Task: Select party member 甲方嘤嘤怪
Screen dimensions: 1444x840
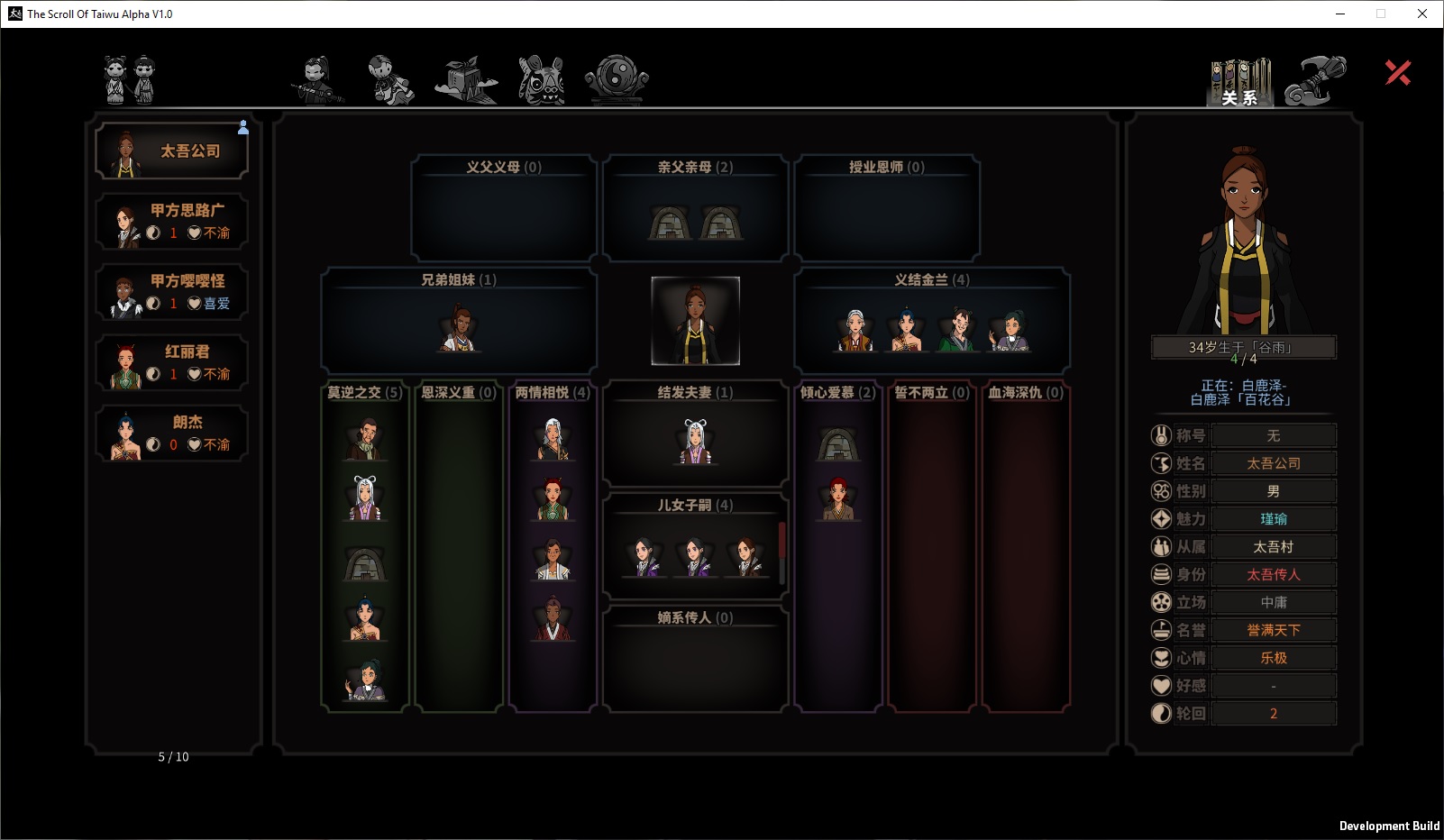Action: click(171, 292)
